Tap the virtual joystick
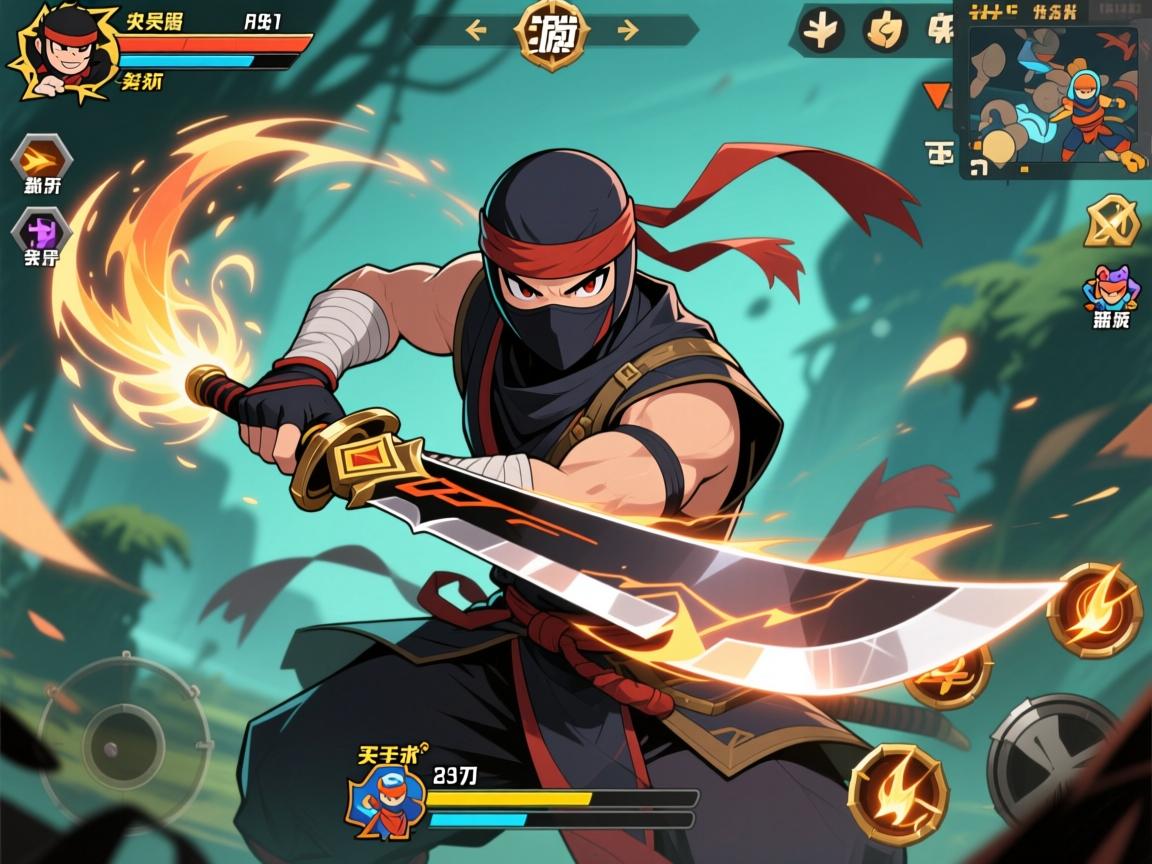 coord(124,744)
